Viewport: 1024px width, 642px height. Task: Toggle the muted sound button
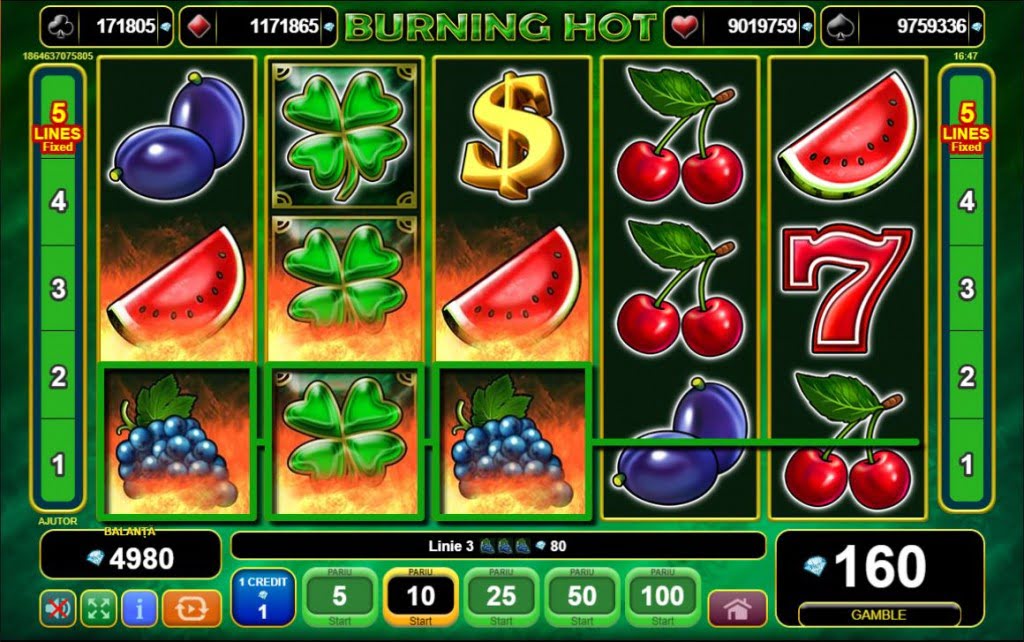[x=56, y=607]
